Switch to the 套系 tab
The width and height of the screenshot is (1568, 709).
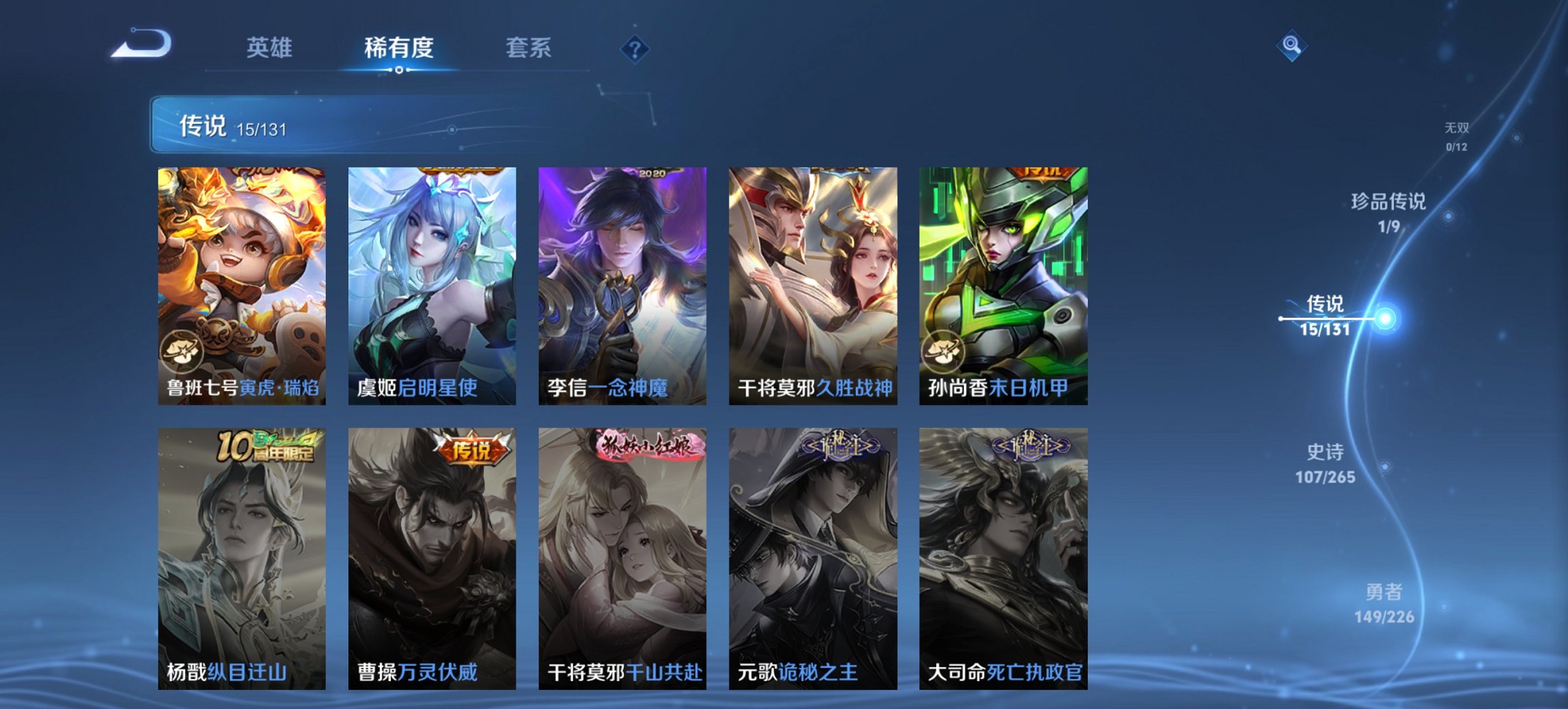pos(529,48)
